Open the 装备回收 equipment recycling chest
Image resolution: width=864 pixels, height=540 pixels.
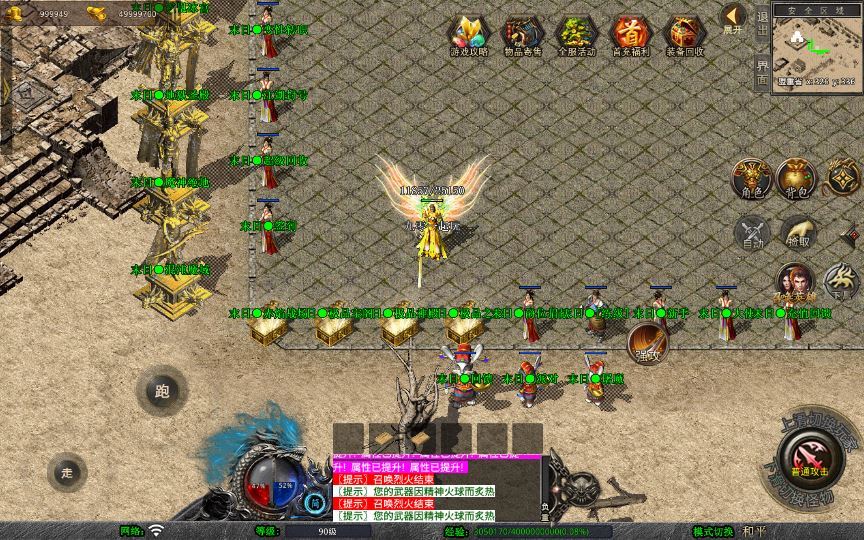(x=684, y=36)
